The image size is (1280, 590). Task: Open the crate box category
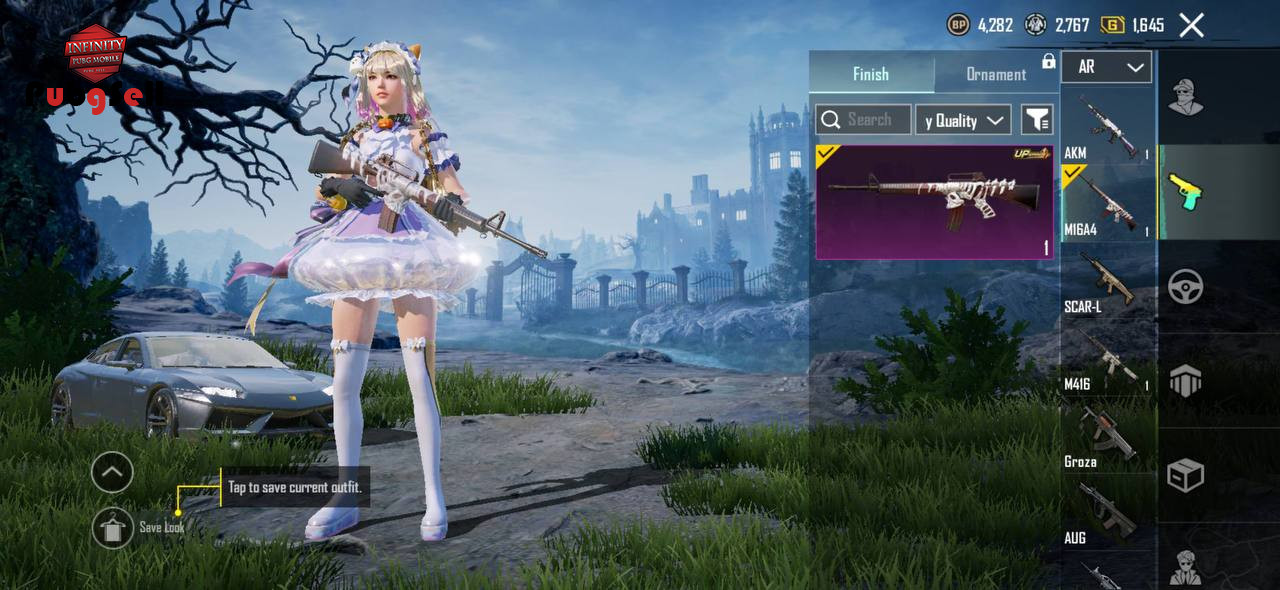[x=1186, y=476]
